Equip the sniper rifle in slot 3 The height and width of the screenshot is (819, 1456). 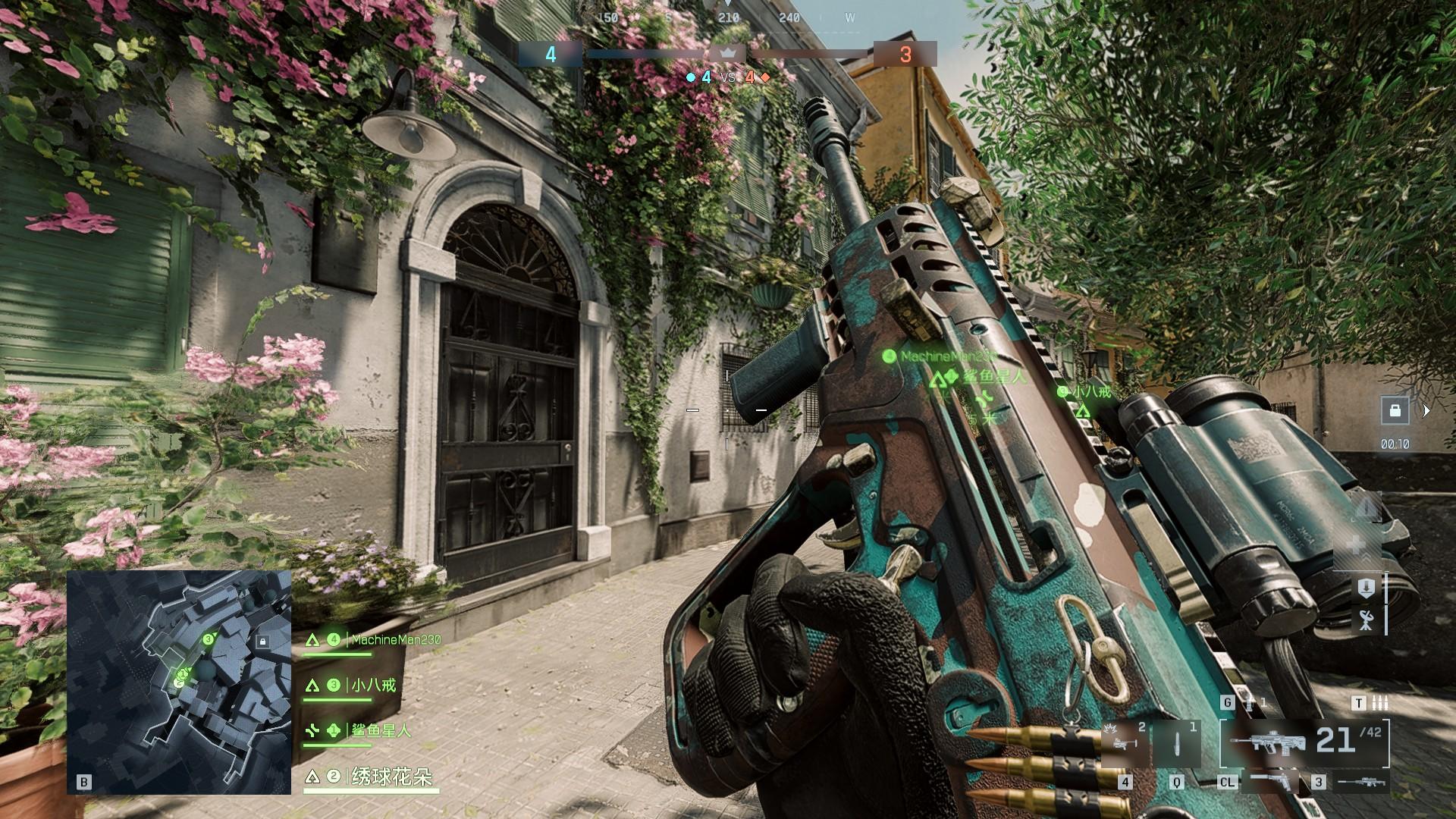point(1360,782)
